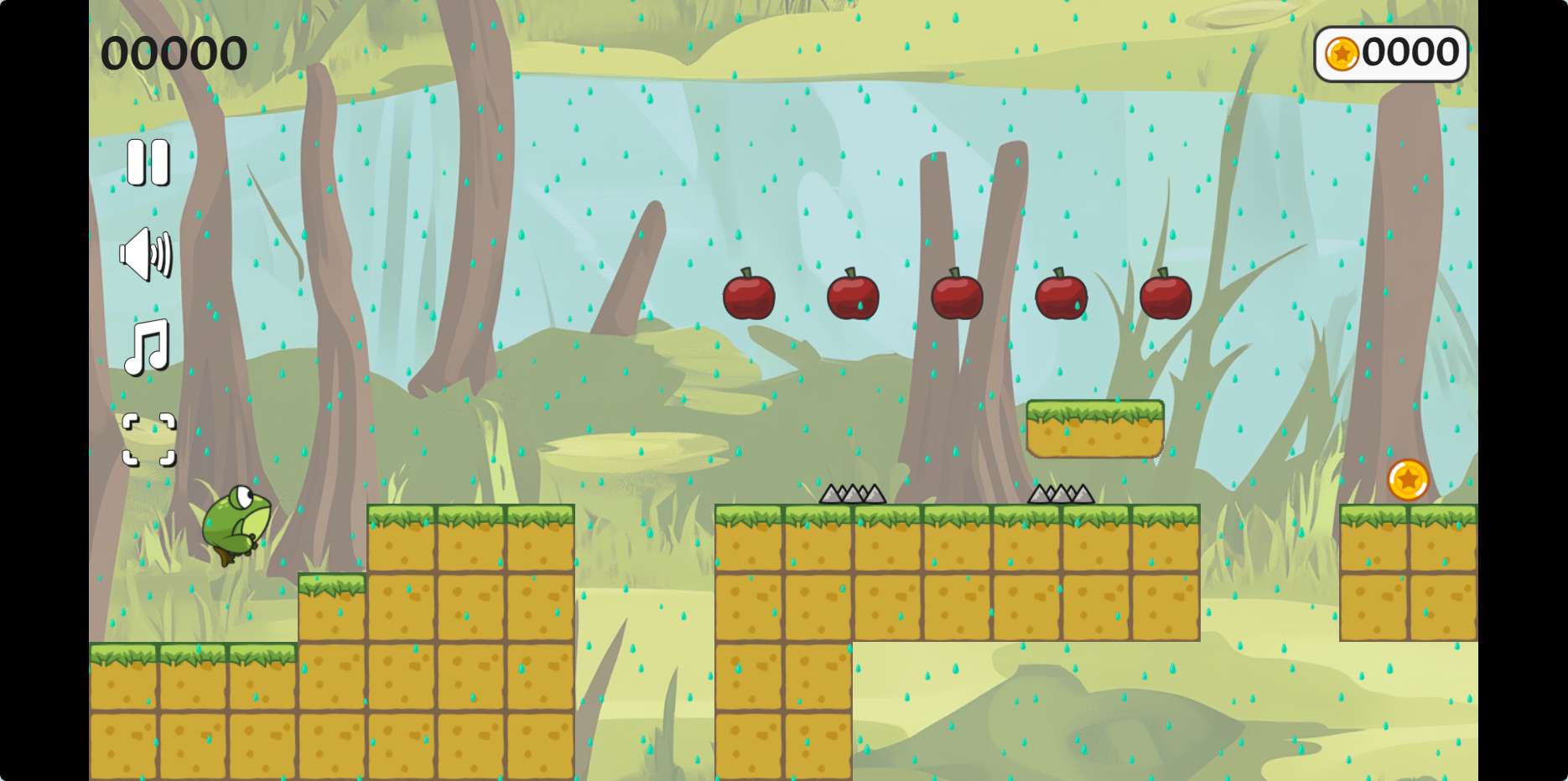
Task: Toggle the background music note icon
Action: click(x=148, y=346)
